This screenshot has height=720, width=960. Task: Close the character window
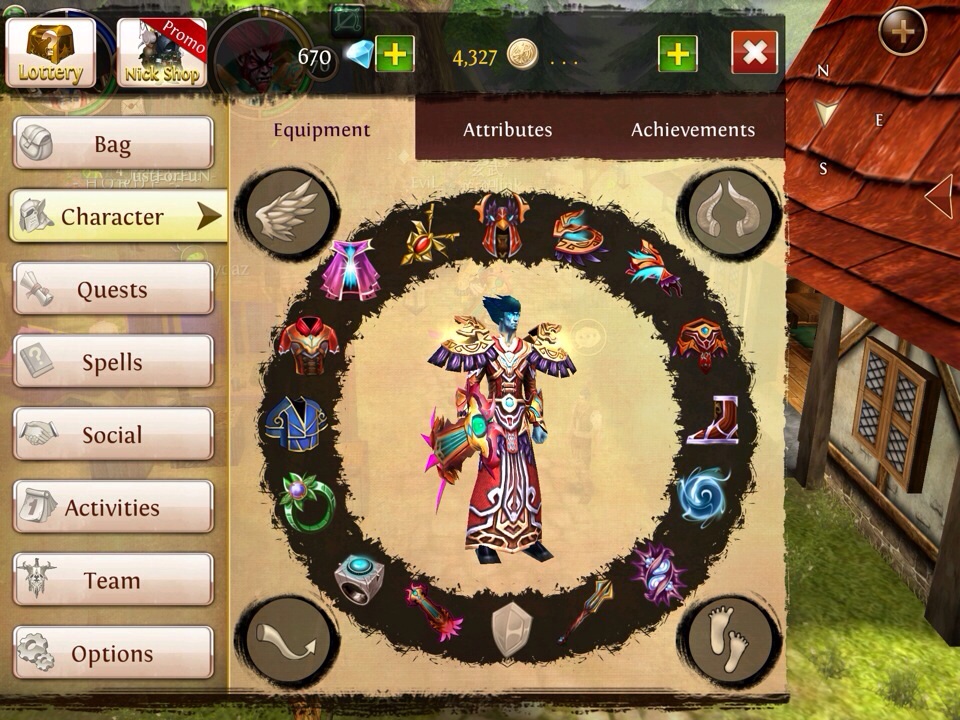click(x=754, y=54)
